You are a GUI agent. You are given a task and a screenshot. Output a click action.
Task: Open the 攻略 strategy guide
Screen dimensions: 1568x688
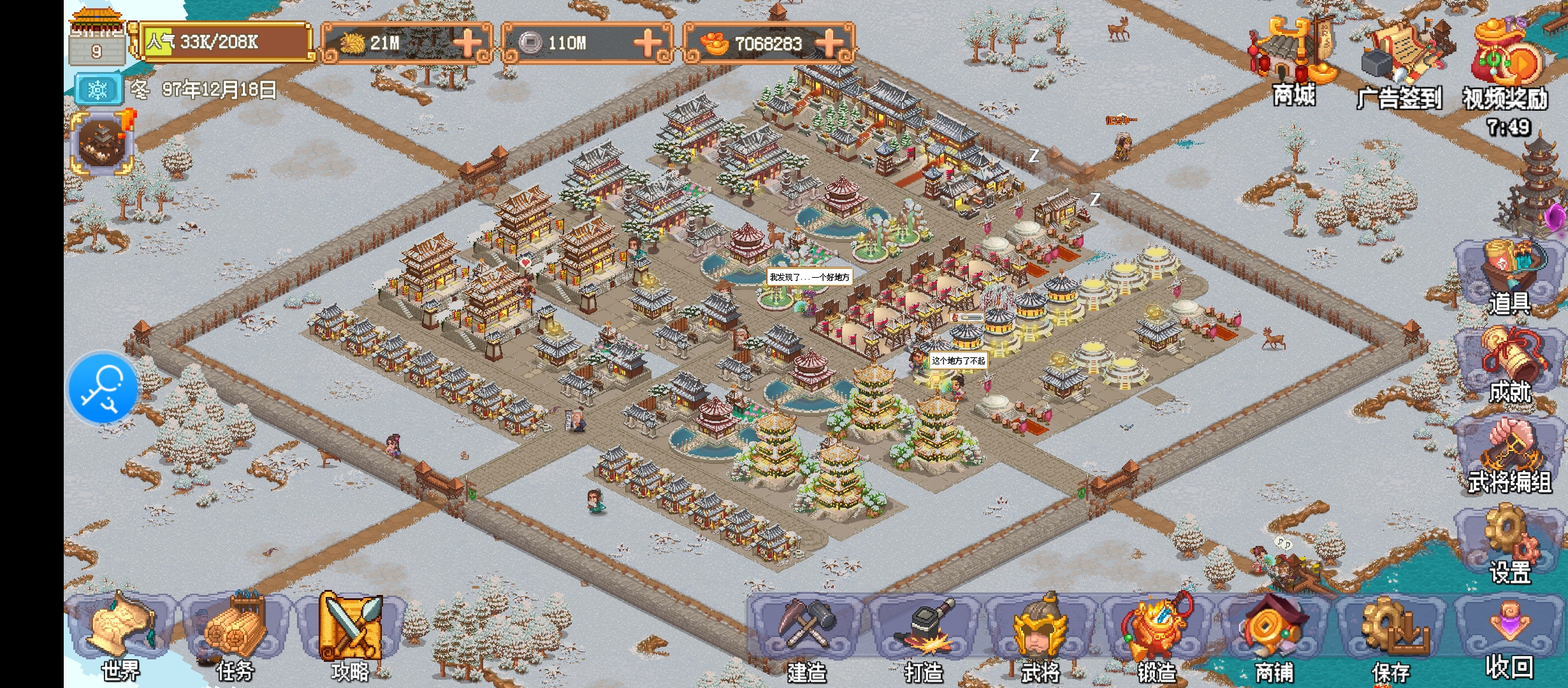(350, 634)
